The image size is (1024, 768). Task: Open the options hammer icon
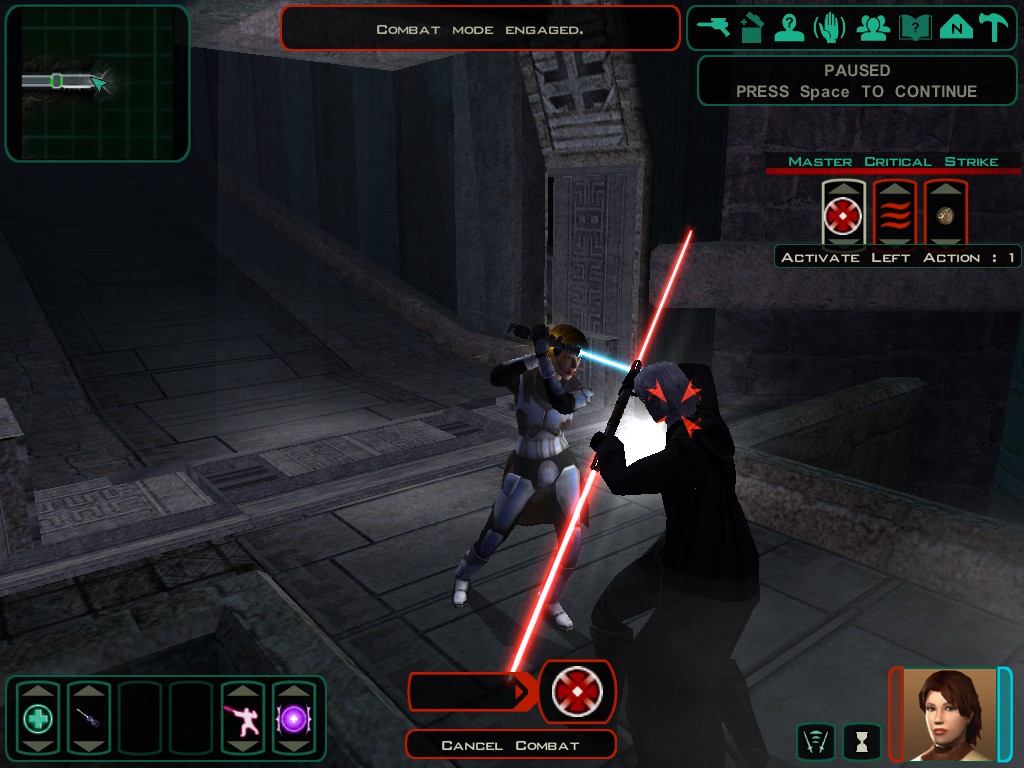pyautogui.click(x=993, y=27)
